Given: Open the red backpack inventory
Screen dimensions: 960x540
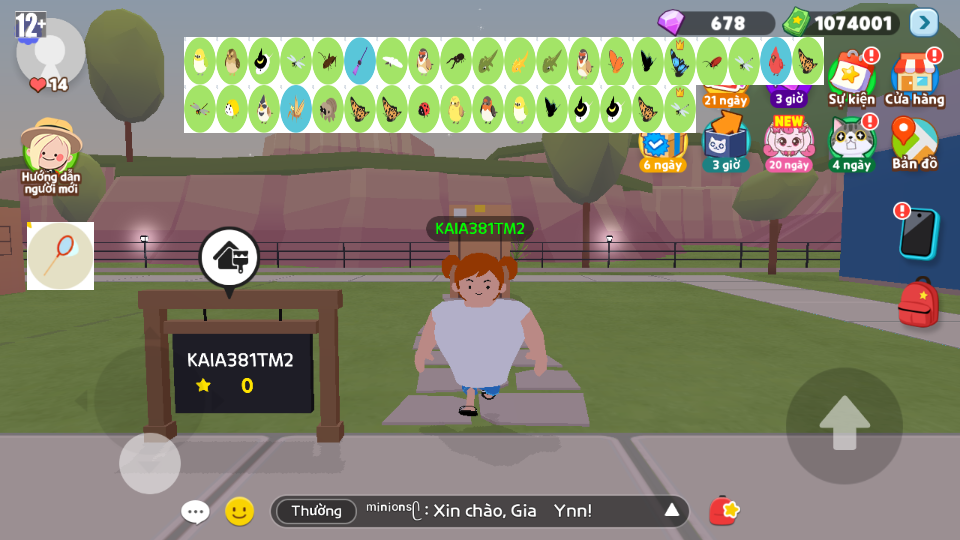Looking at the screenshot, I should click(x=918, y=302).
